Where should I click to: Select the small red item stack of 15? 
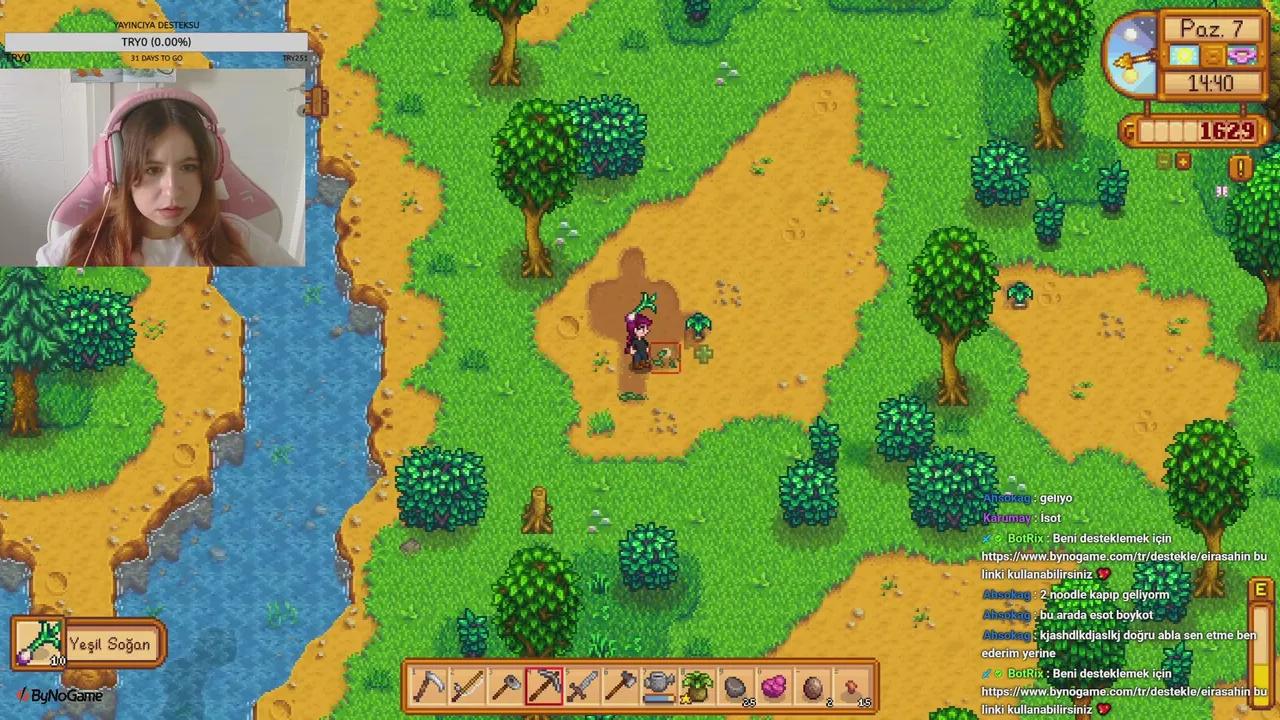point(850,687)
